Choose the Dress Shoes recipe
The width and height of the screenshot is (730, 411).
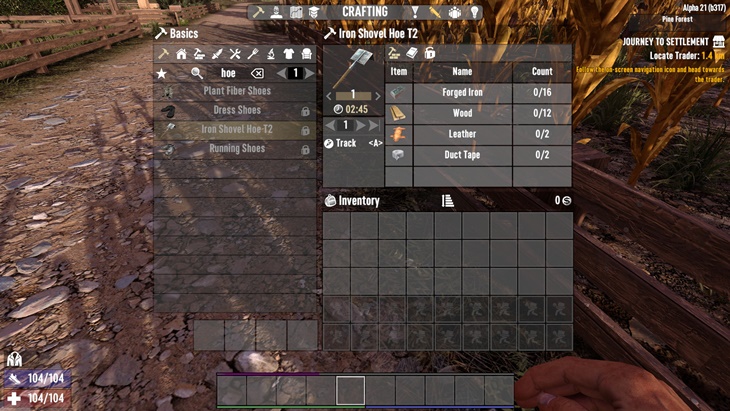[236, 110]
